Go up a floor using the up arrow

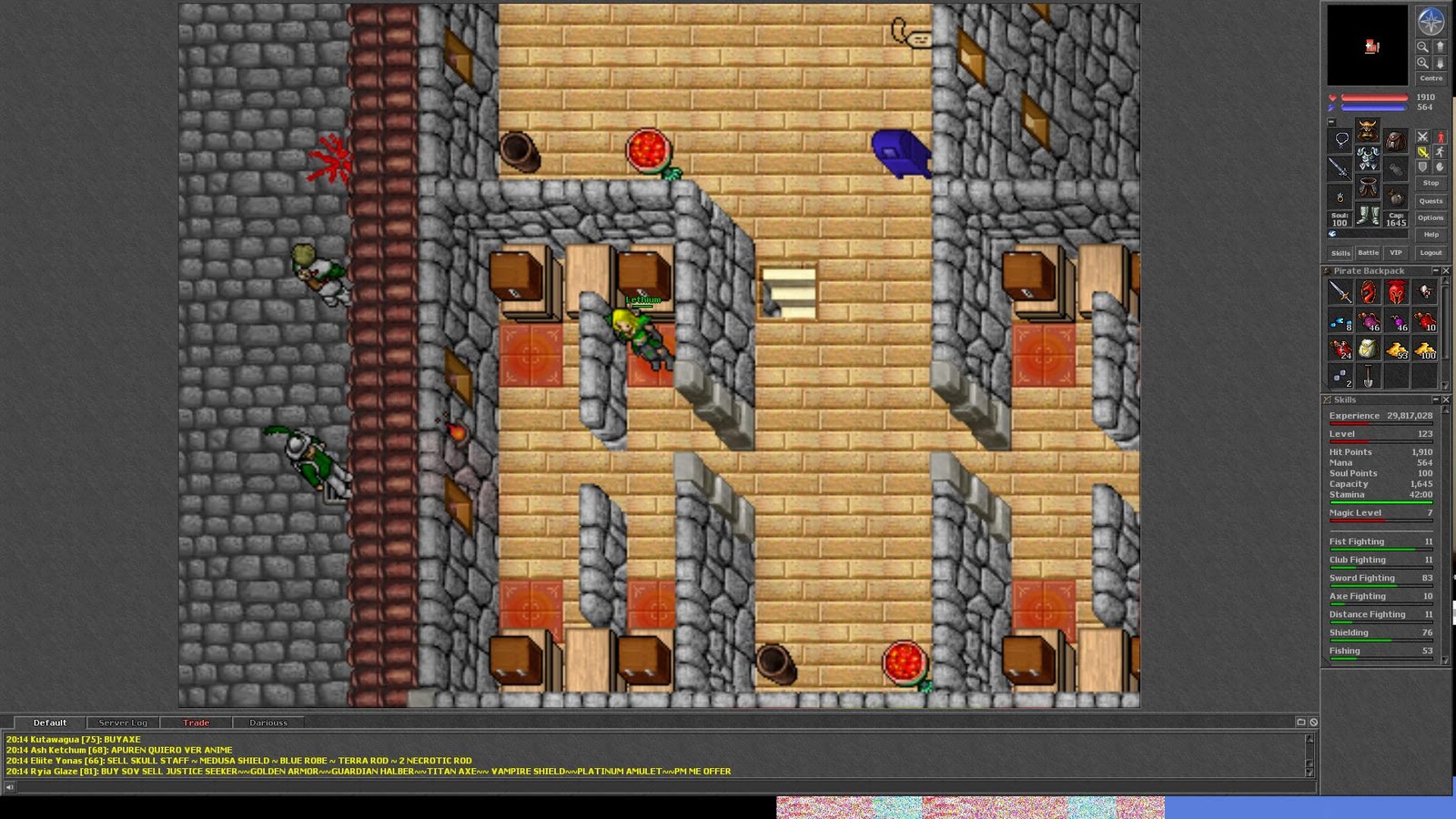1440,46
